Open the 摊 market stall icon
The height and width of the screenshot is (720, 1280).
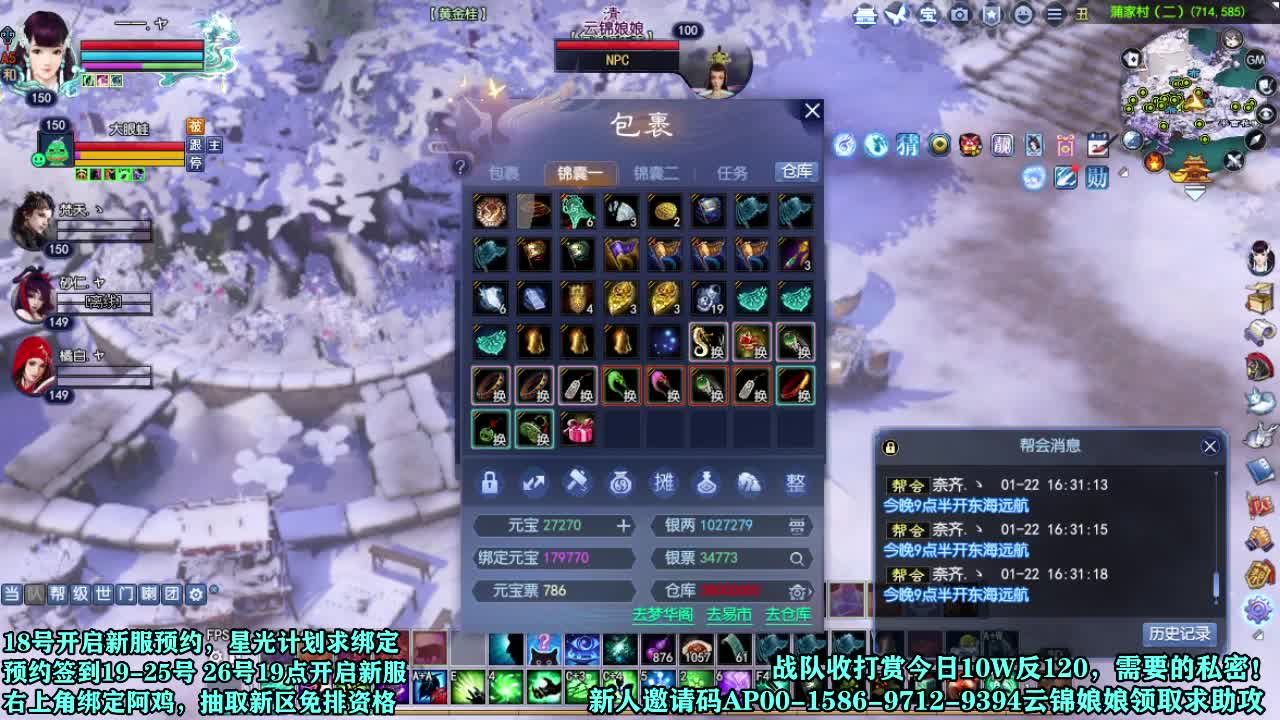[666, 483]
